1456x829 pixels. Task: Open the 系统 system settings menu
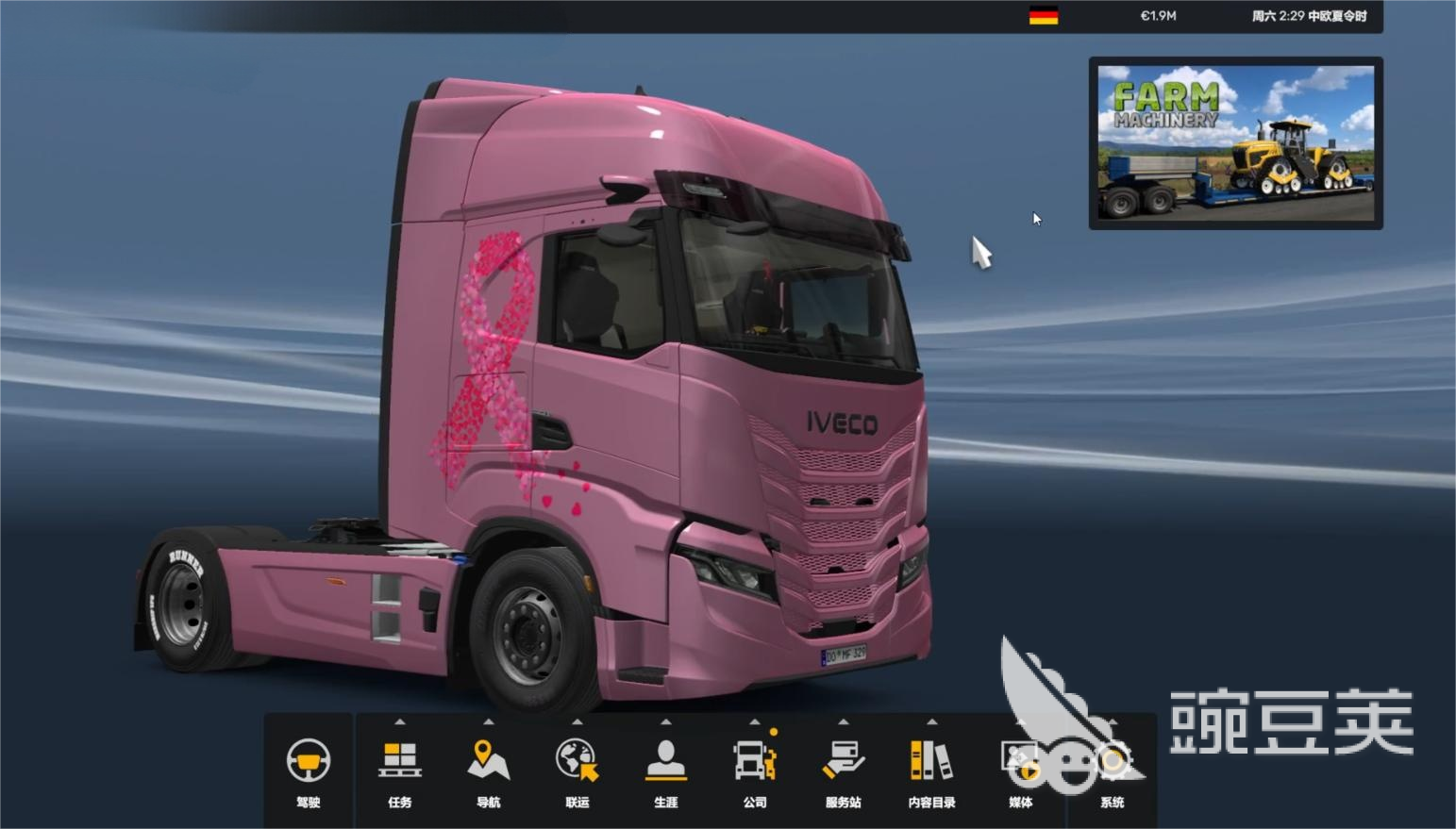coord(1113,770)
